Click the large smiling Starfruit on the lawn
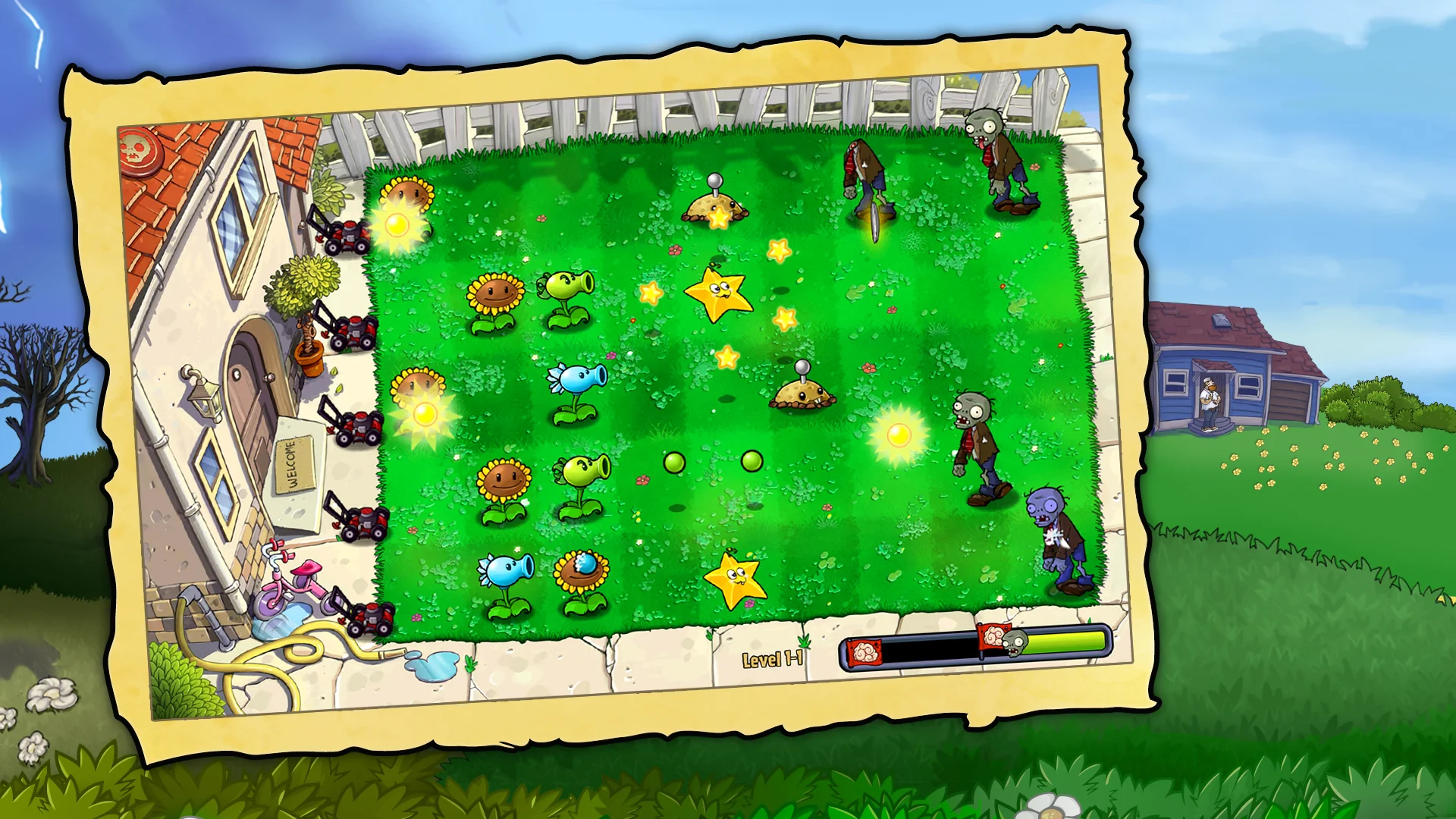The image size is (1456, 819). click(717, 296)
